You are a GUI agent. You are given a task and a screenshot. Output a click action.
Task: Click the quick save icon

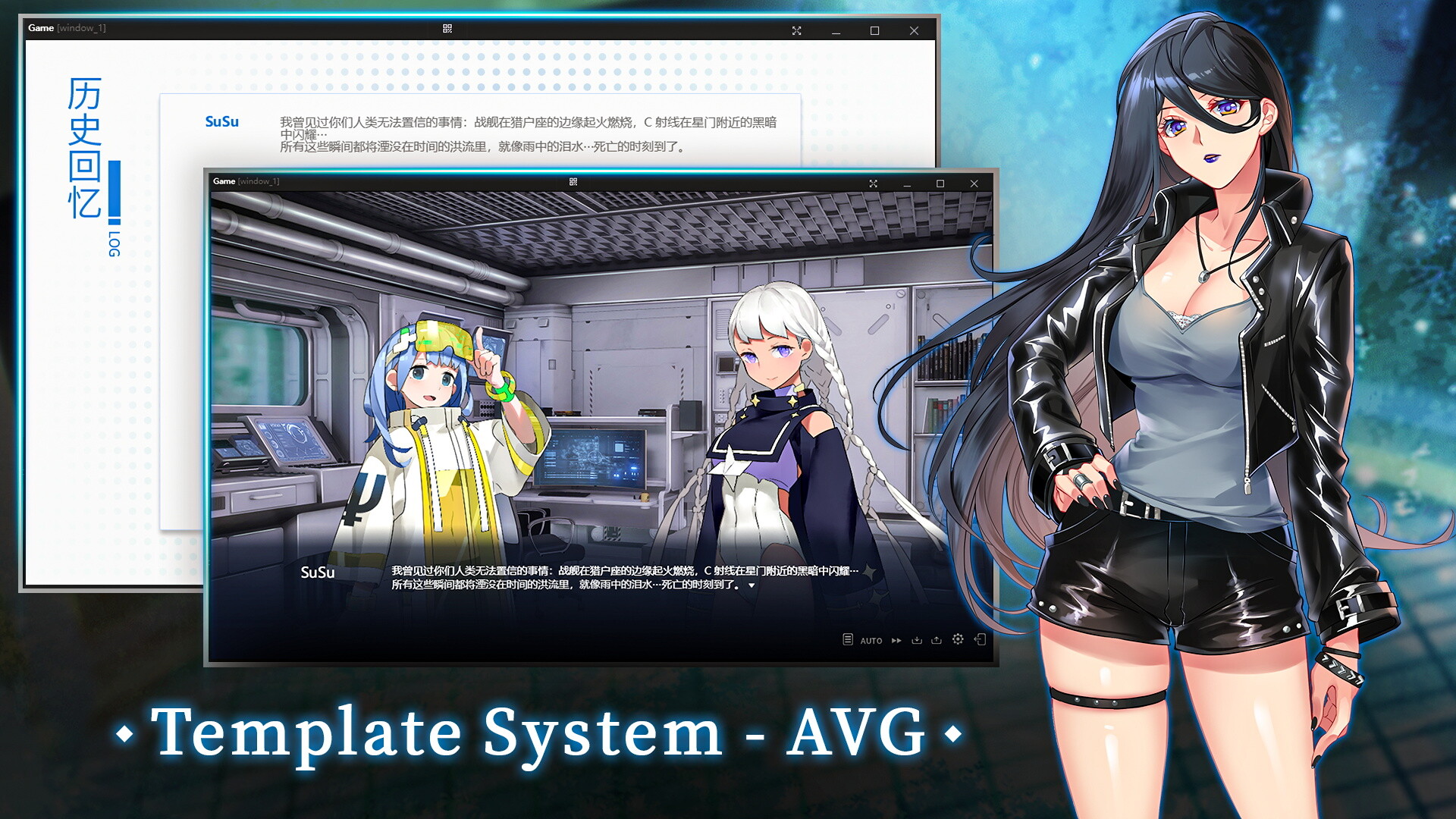click(x=918, y=640)
